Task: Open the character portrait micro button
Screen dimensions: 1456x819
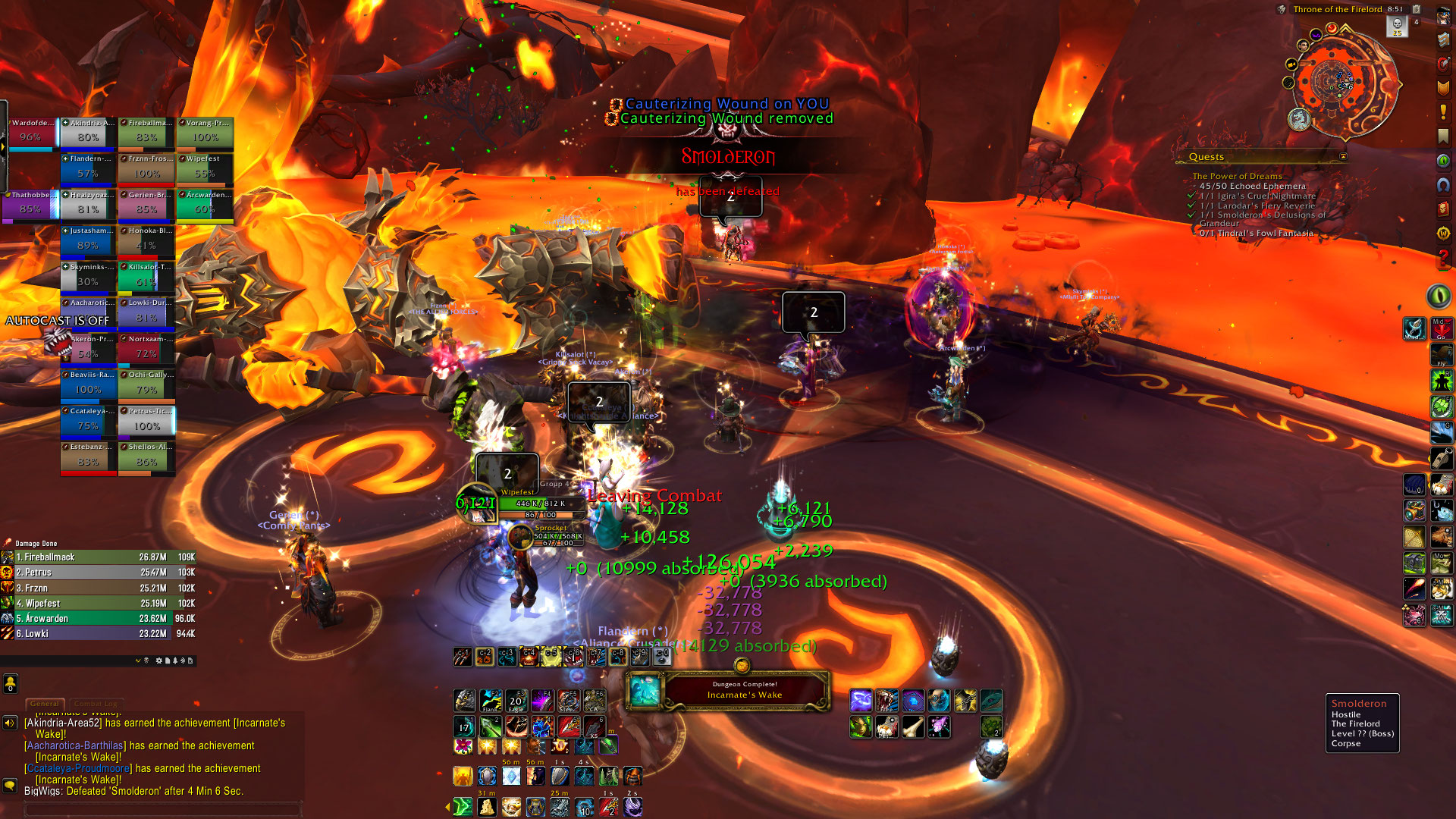Action: [x=1443, y=17]
